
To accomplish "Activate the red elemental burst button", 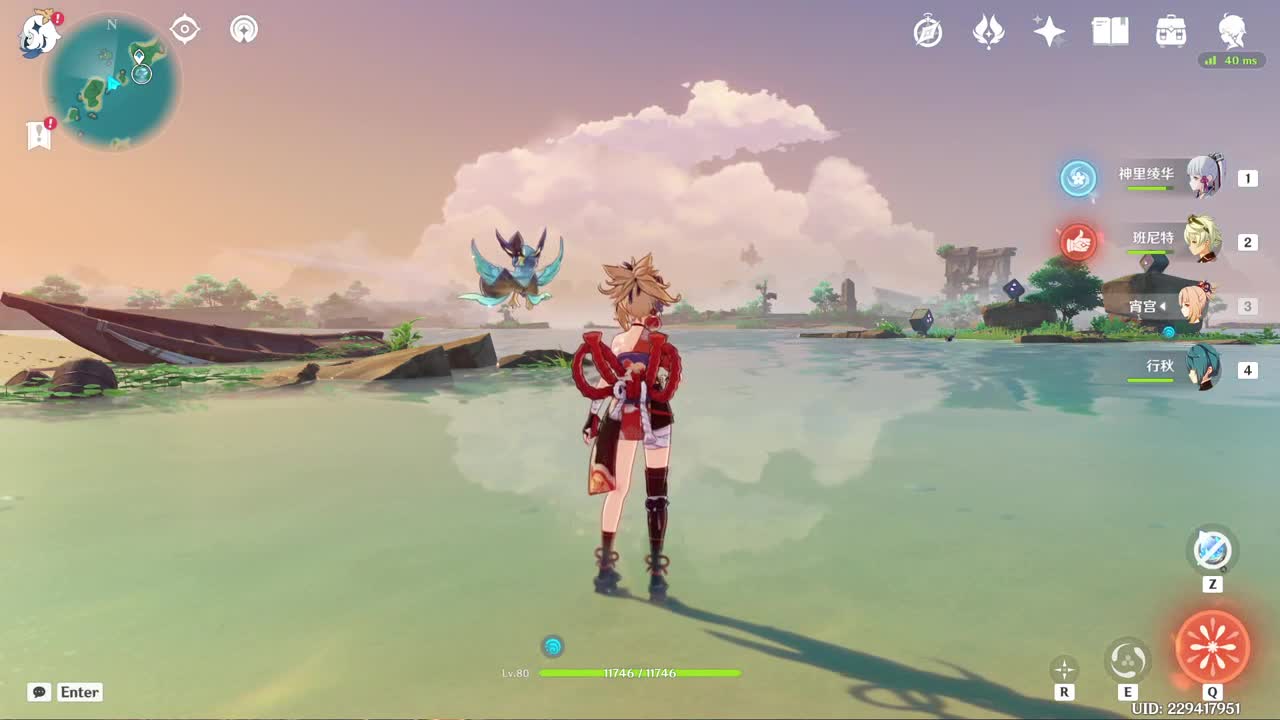I will [1212, 648].
